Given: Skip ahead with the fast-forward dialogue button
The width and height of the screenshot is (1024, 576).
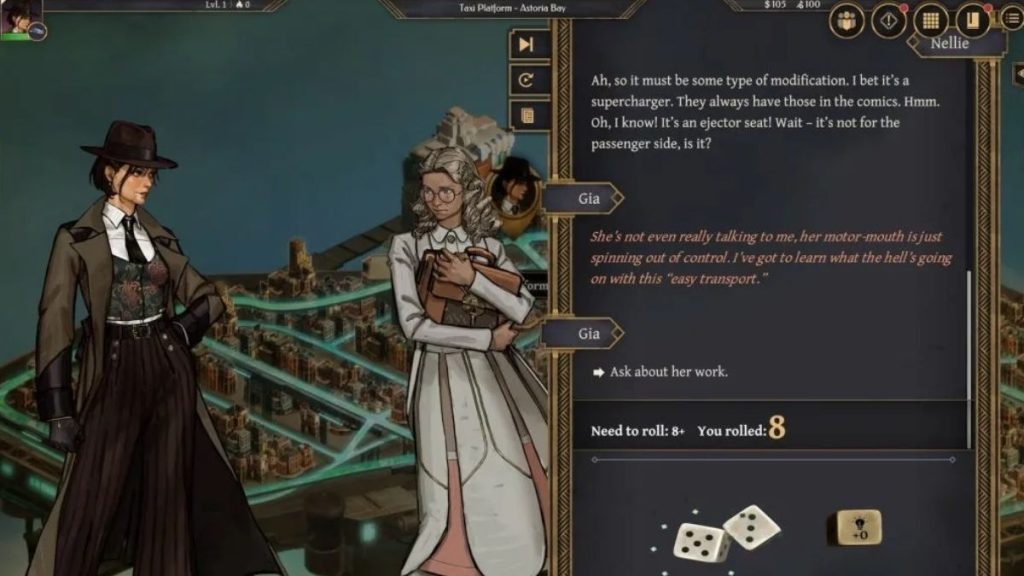Looking at the screenshot, I should [x=527, y=44].
